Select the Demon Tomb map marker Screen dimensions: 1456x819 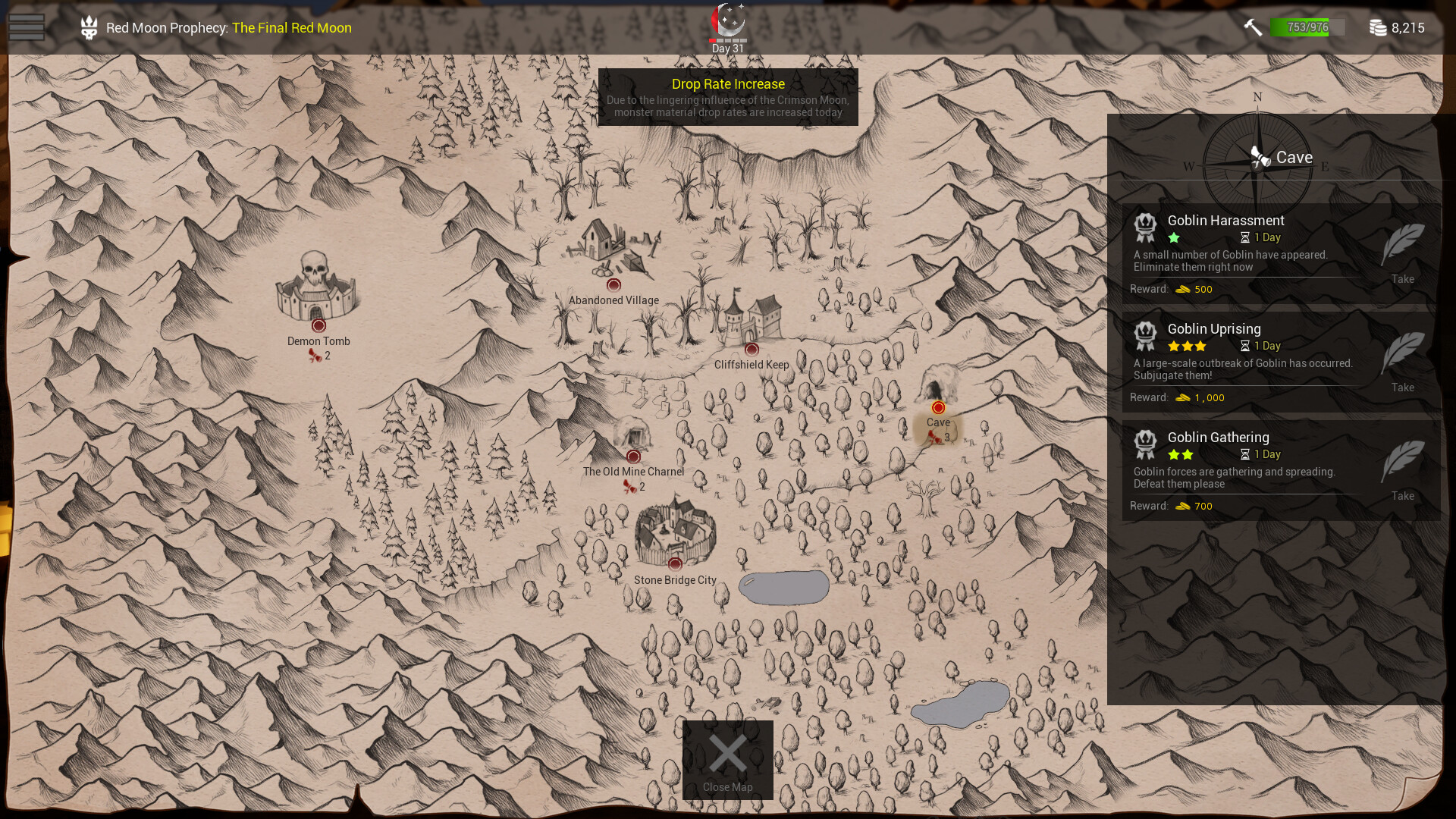click(x=318, y=325)
